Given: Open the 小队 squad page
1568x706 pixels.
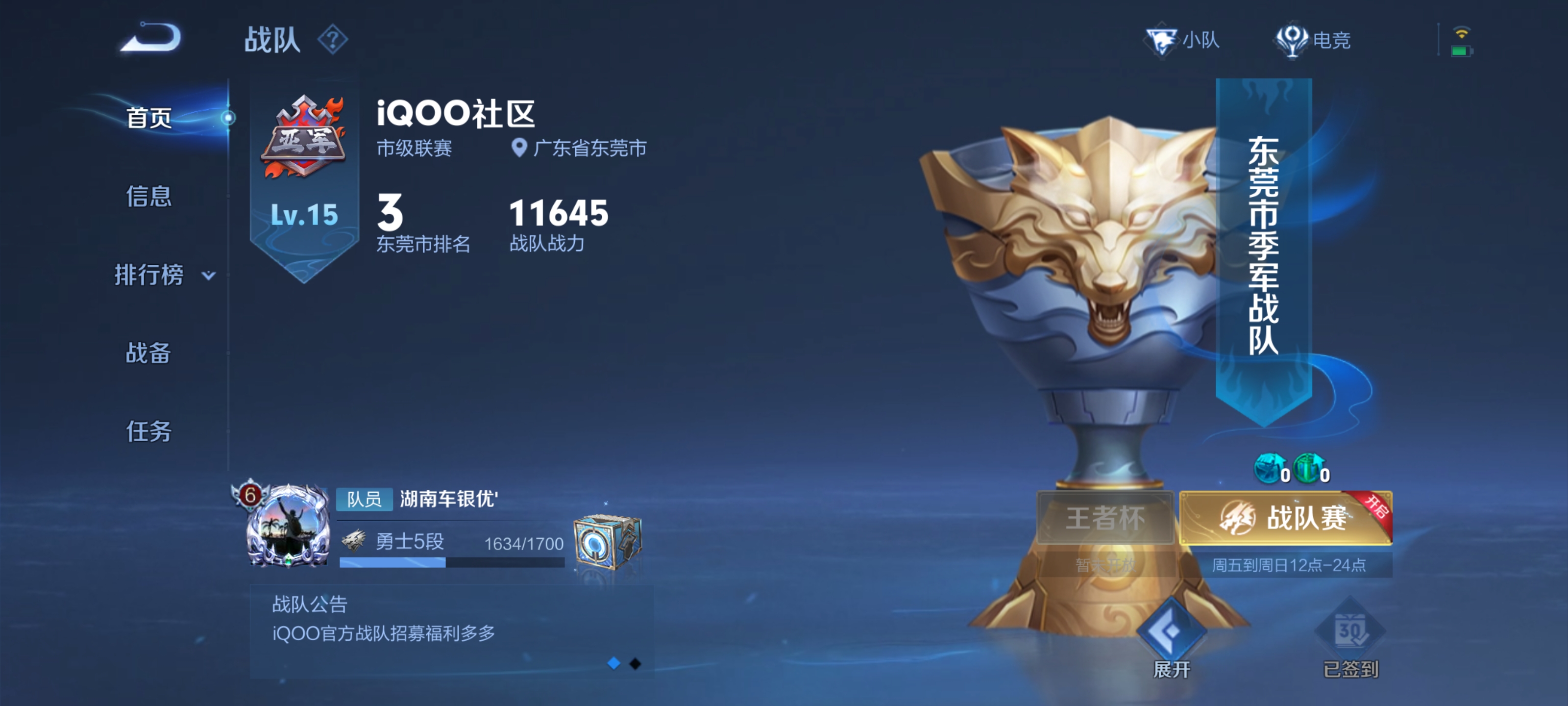Looking at the screenshot, I should 1183,40.
